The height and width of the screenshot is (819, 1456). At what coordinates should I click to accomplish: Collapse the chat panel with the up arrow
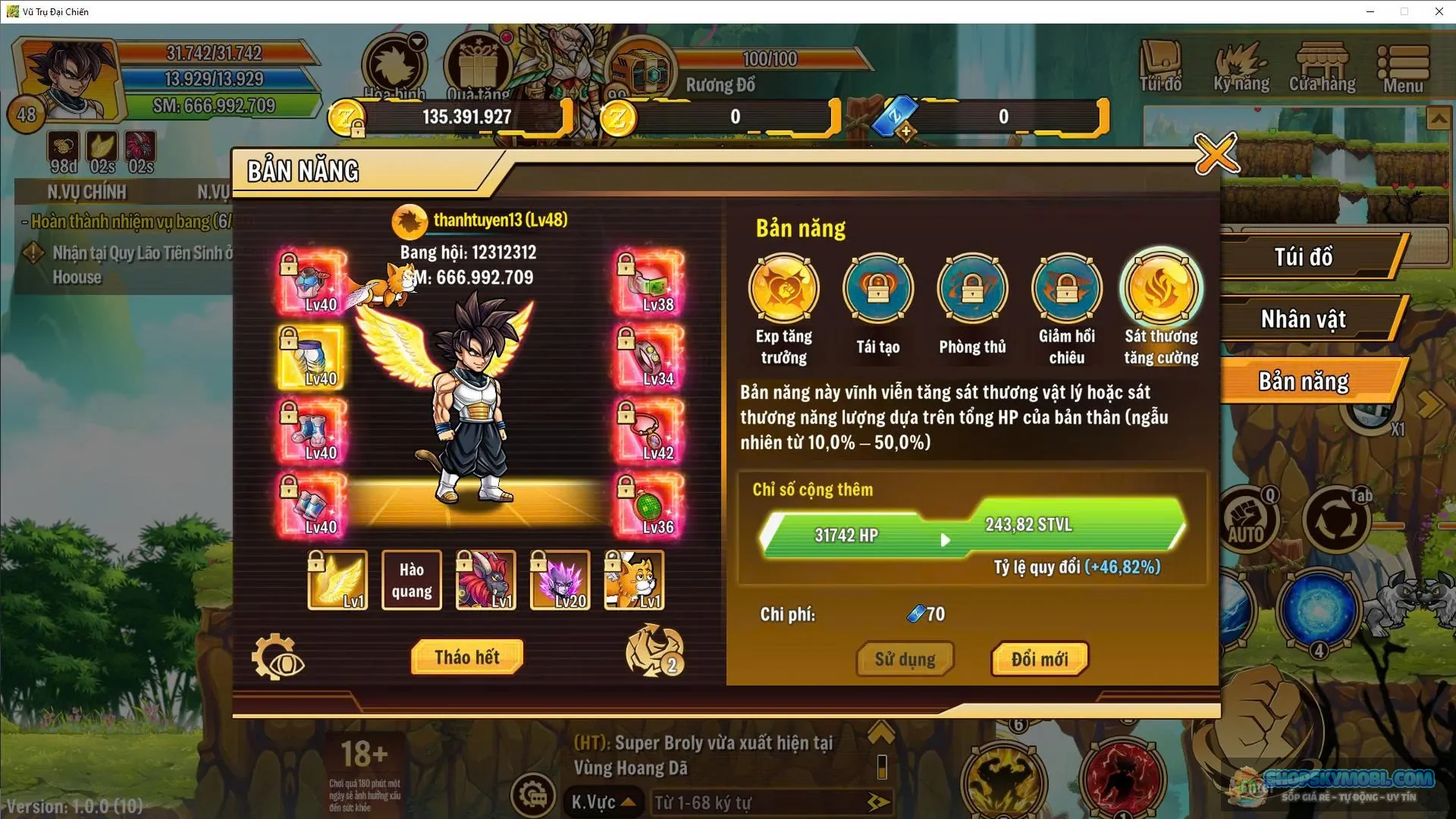pyautogui.click(x=882, y=733)
